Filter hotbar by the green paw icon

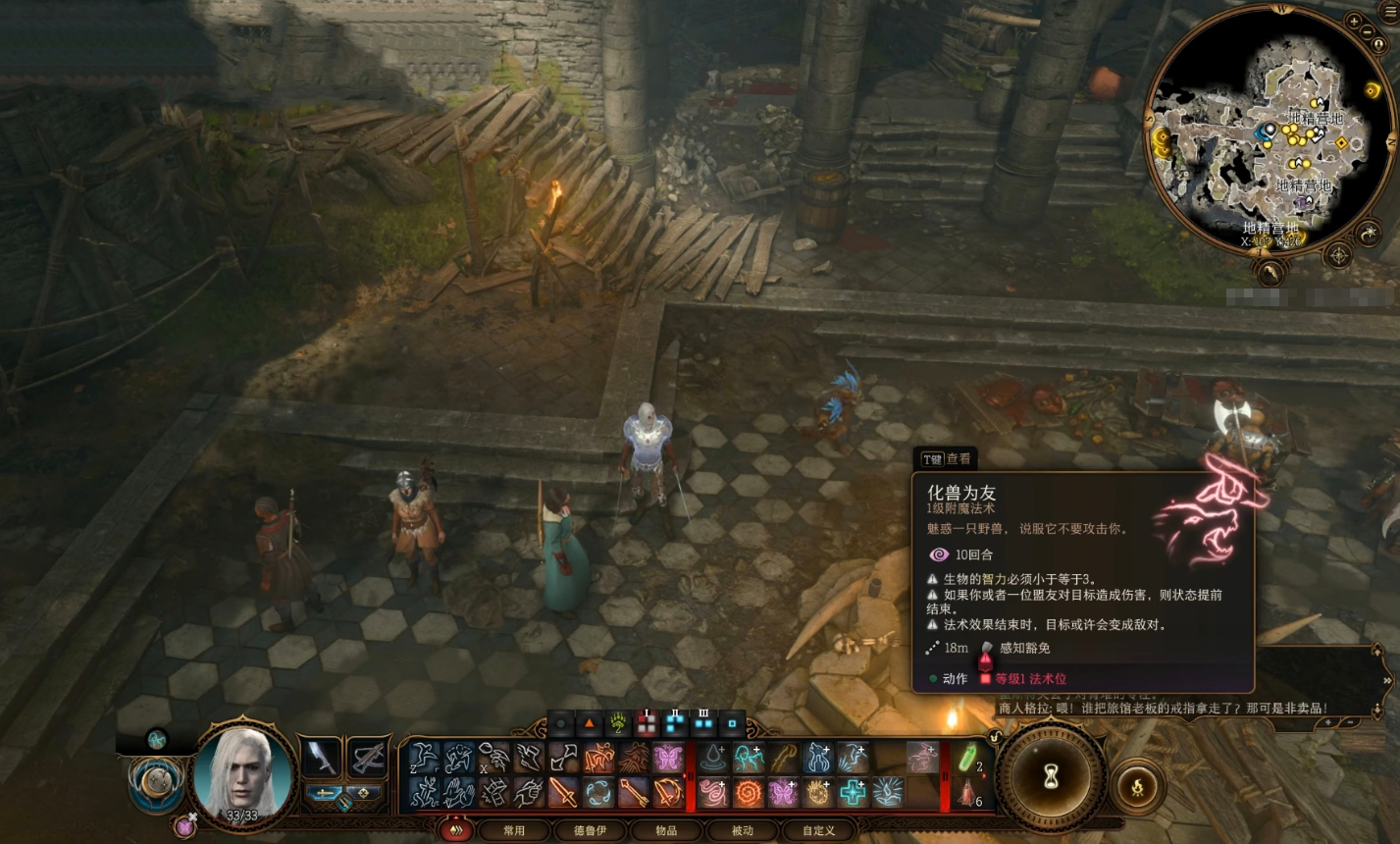click(x=618, y=724)
